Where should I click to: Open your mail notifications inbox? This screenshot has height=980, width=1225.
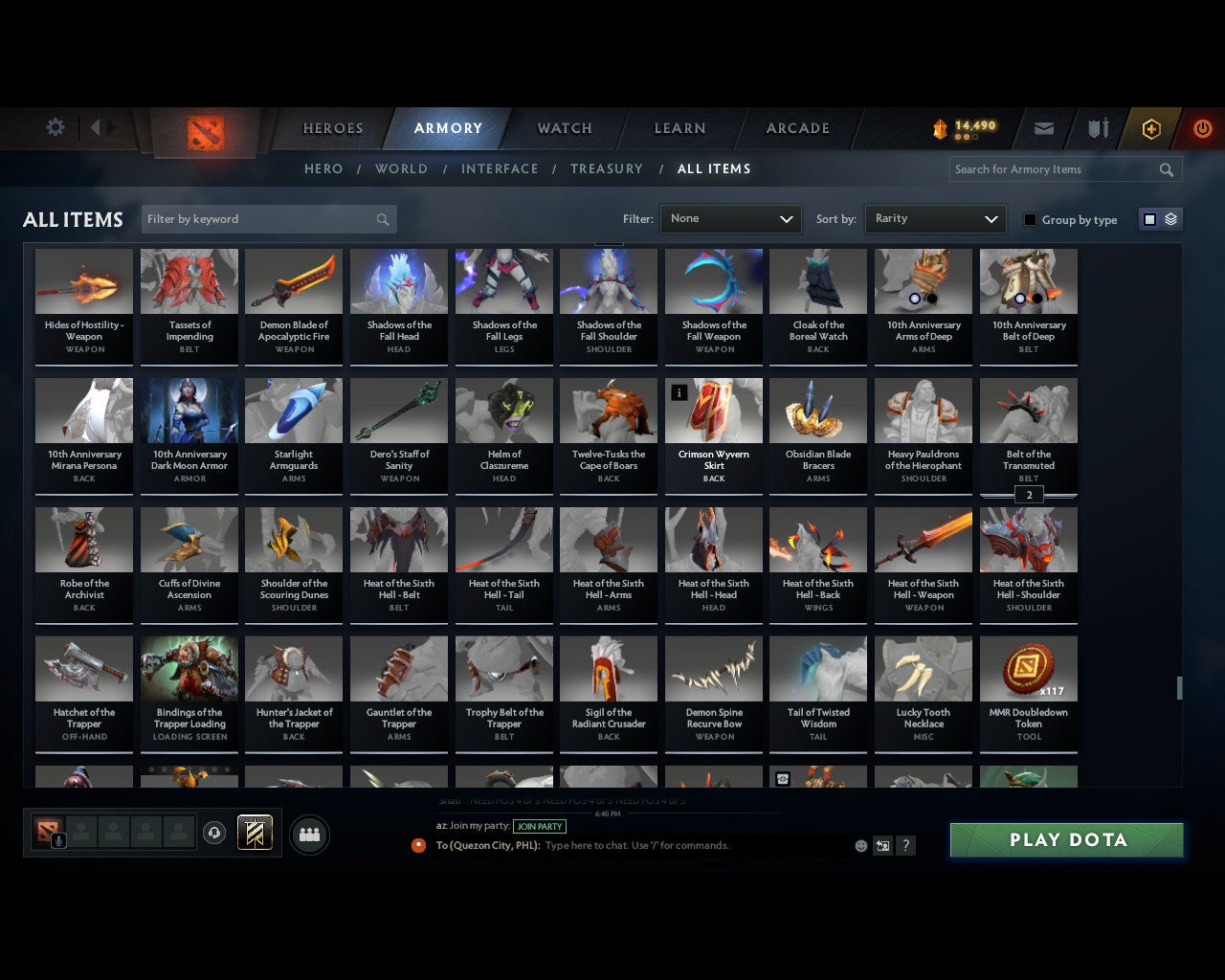coord(1043,128)
